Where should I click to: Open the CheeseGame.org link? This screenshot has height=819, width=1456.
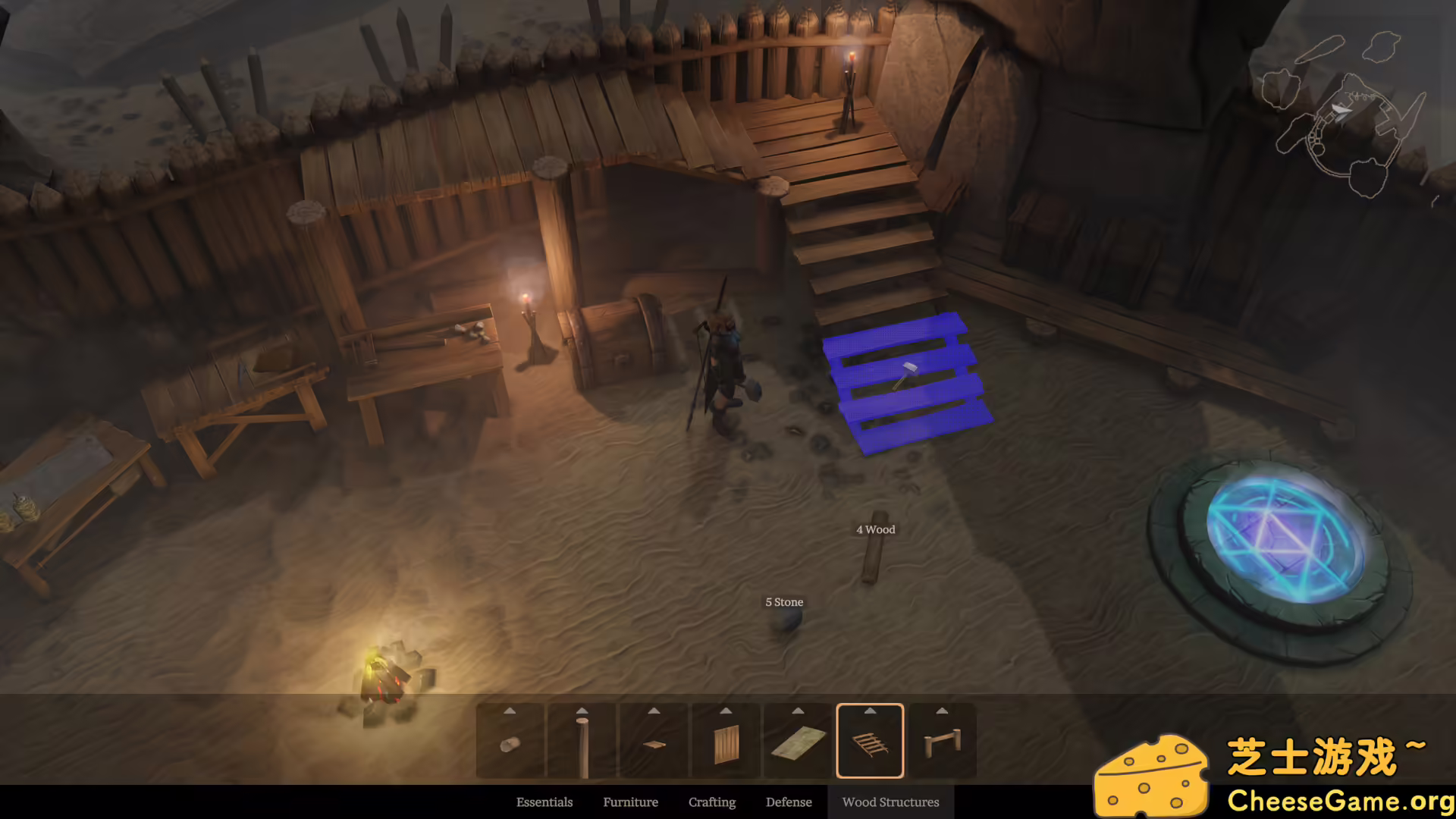(1341, 799)
